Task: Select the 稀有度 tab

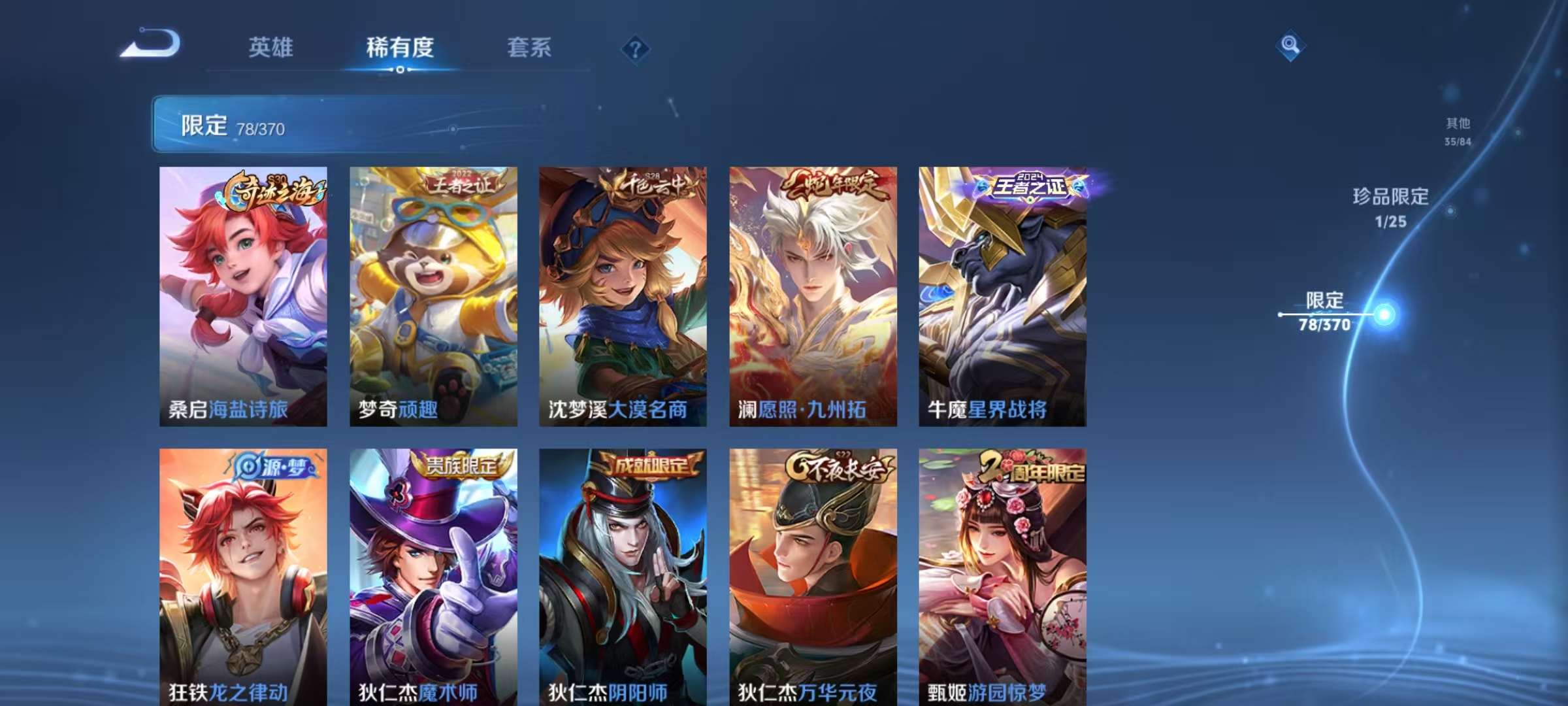Action: pyautogui.click(x=401, y=48)
